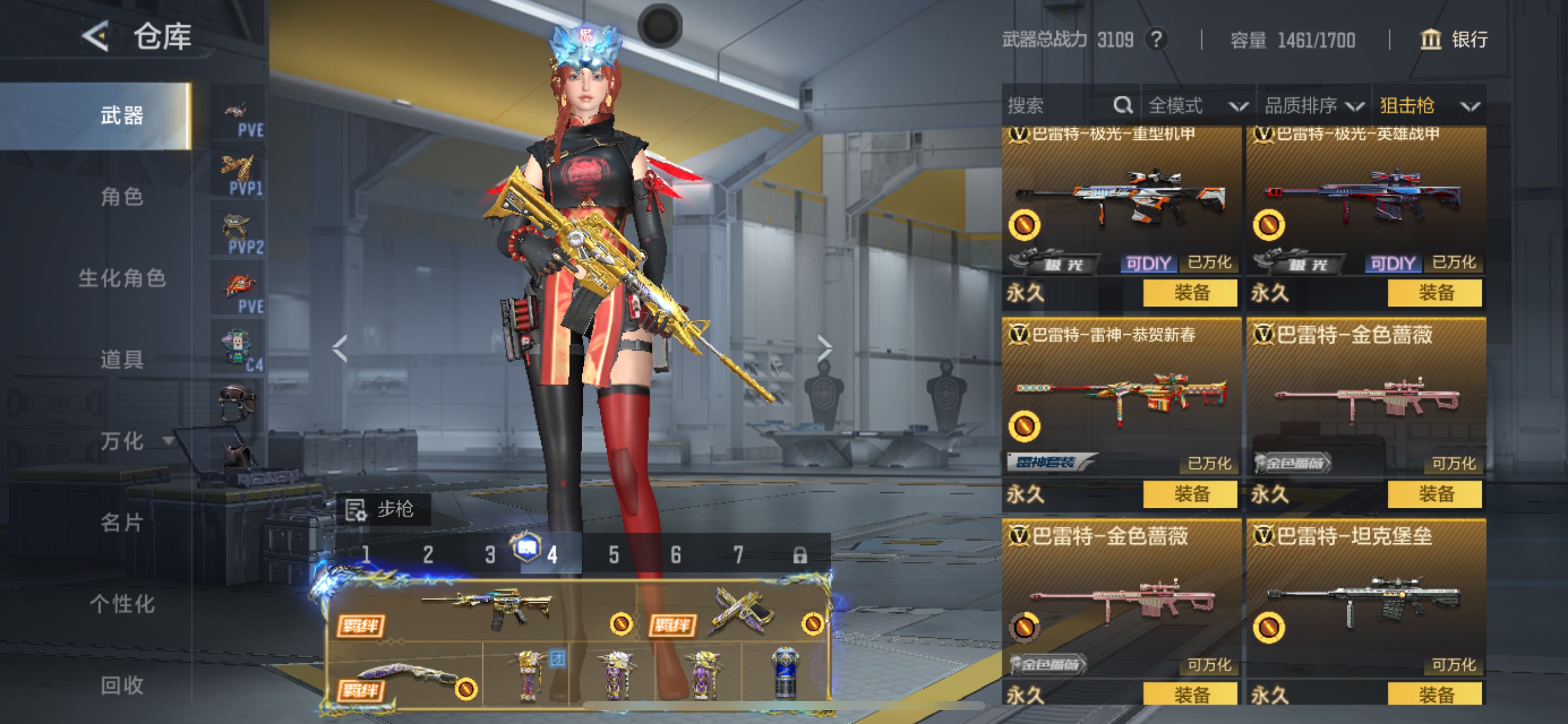Switch to the 生化角色 section
The image size is (1568, 724).
[x=122, y=278]
